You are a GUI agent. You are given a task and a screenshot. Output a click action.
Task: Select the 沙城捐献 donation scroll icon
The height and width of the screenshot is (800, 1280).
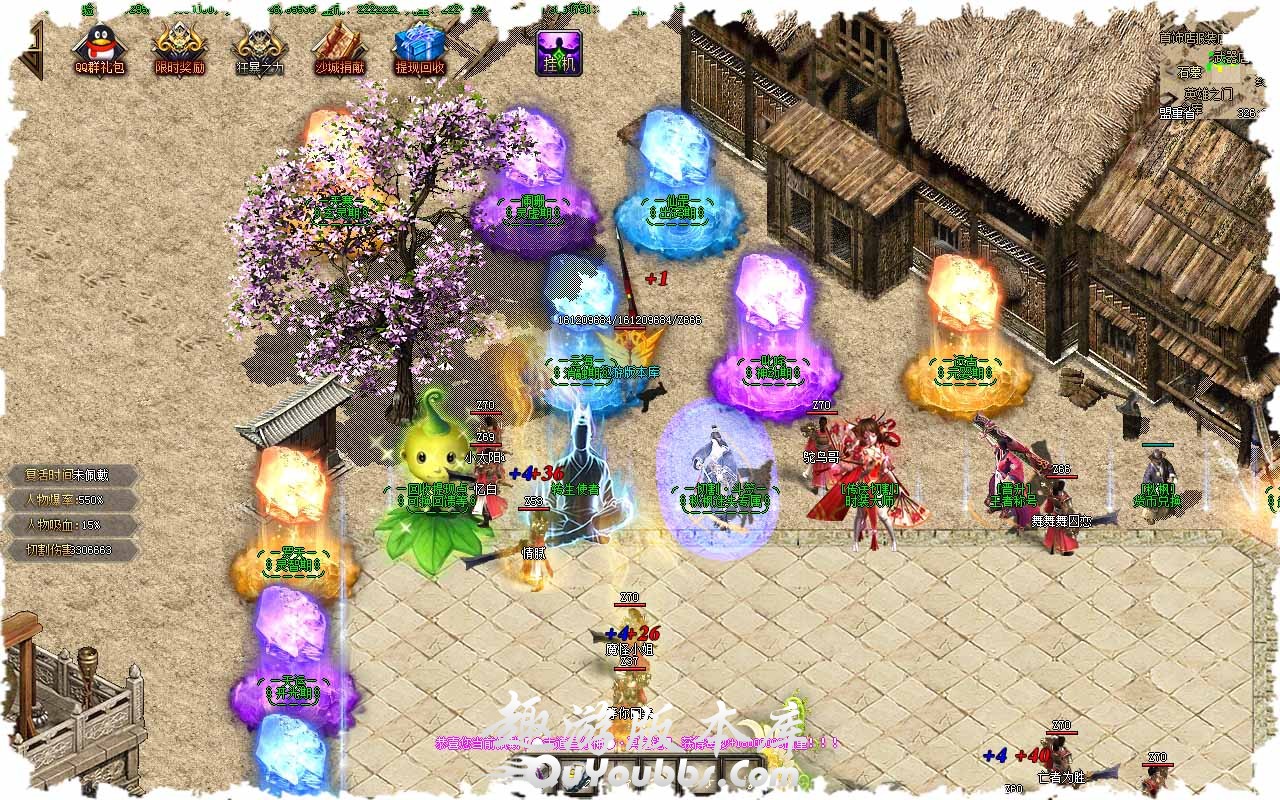339,48
